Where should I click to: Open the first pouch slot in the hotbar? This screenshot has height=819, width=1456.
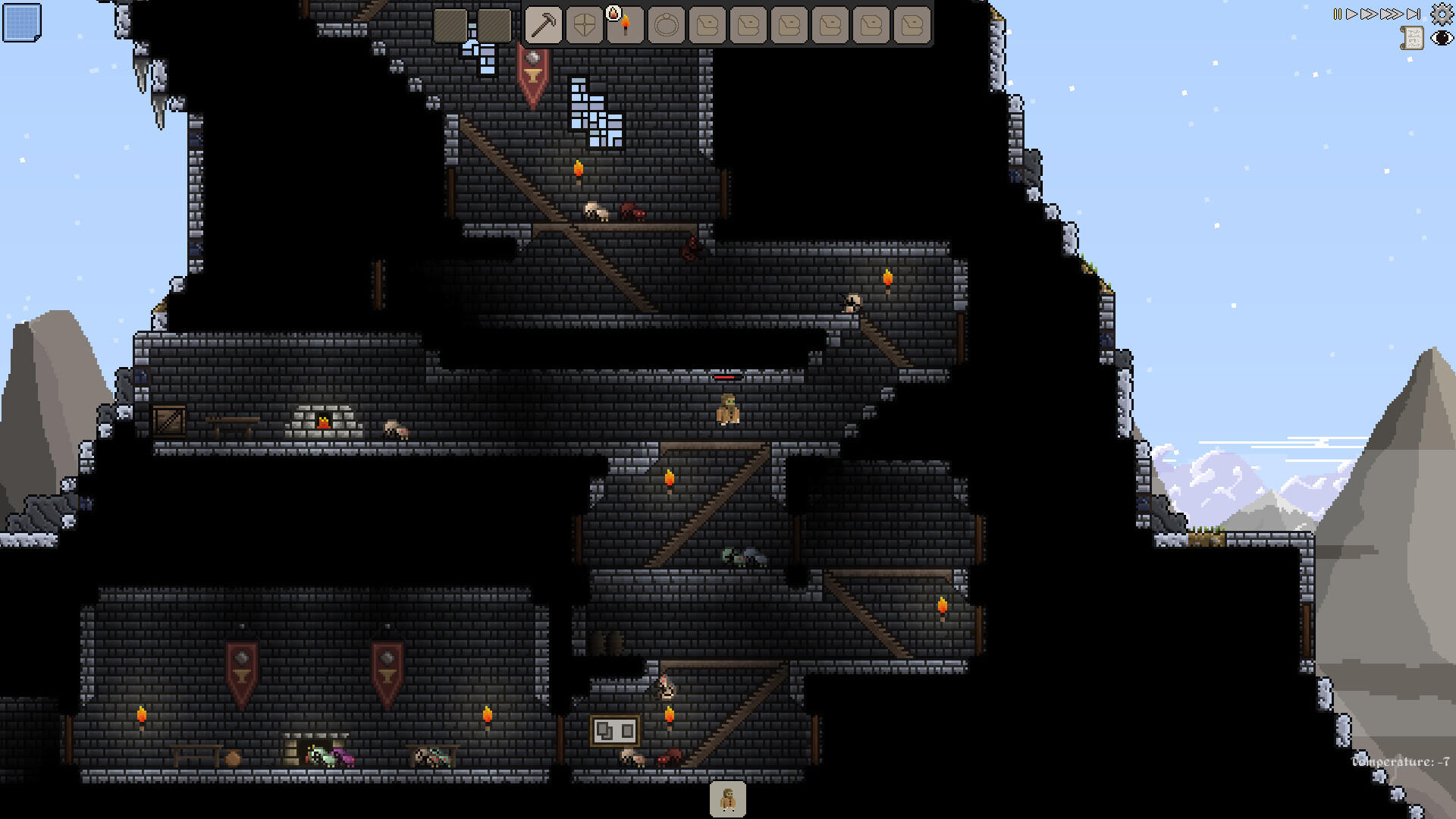point(707,23)
